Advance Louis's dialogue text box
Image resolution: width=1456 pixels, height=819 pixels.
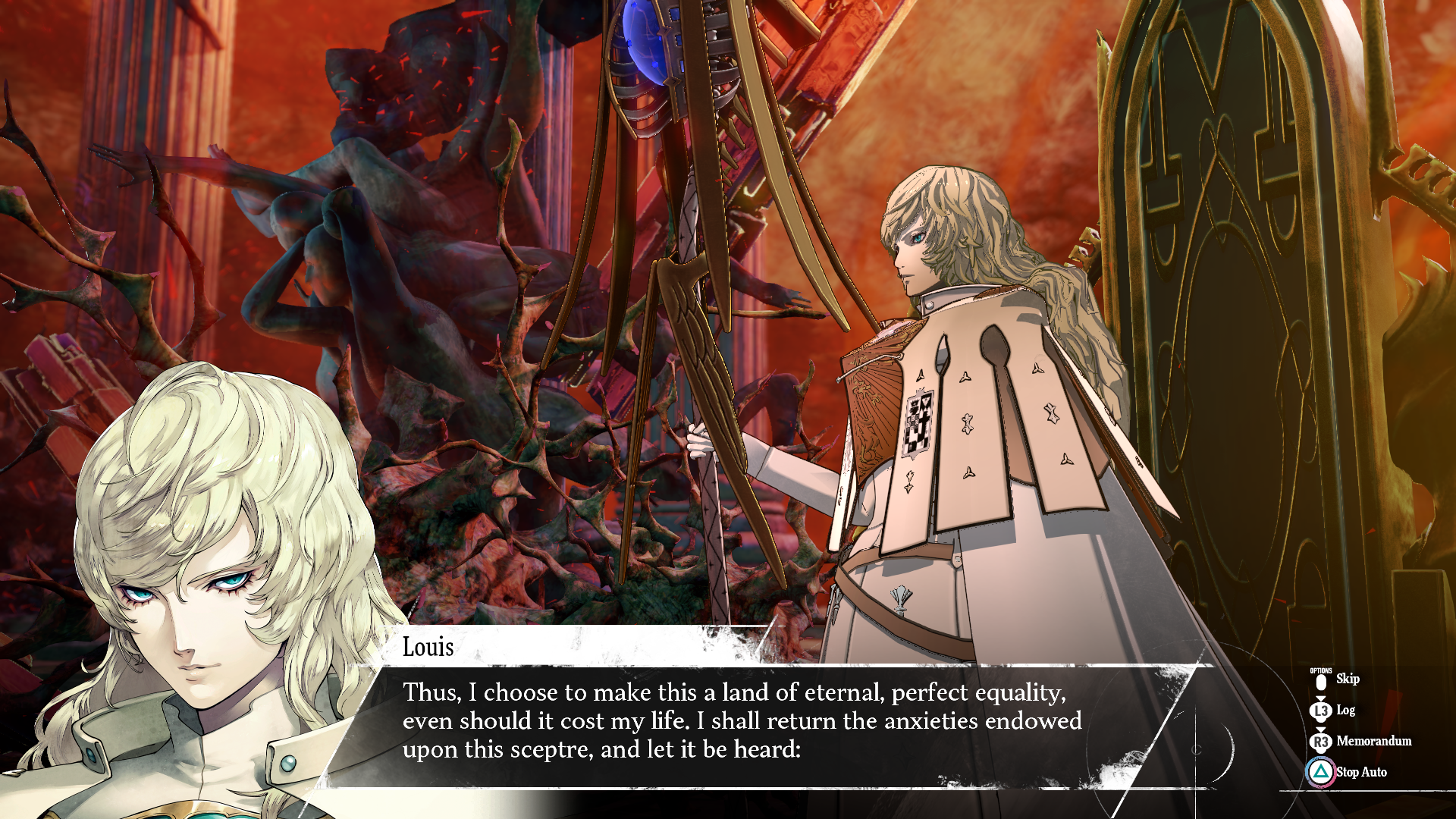pyautogui.click(x=742, y=720)
